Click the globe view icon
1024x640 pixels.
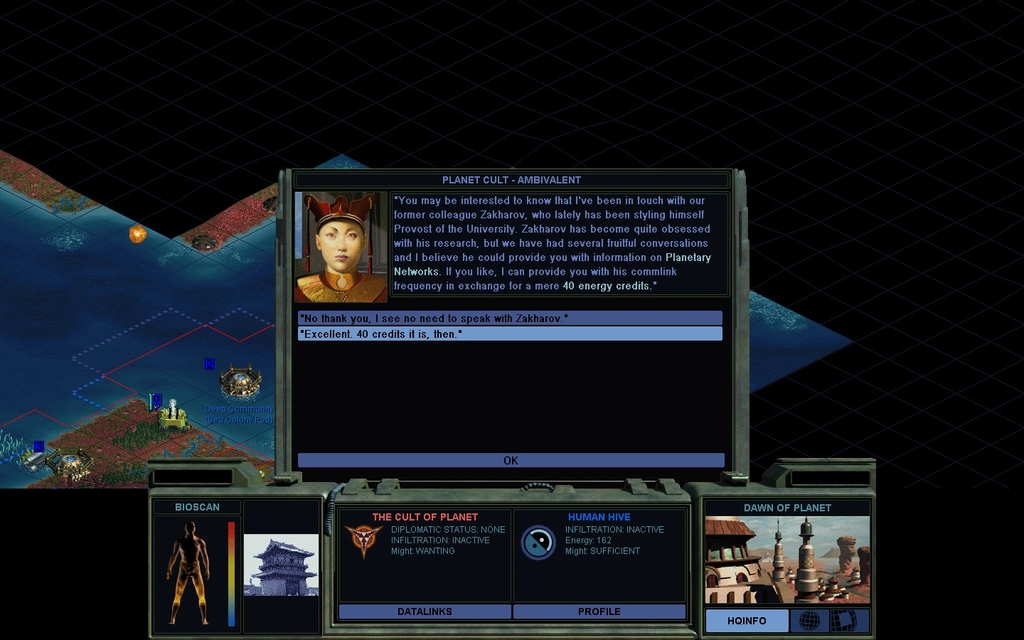808,621
